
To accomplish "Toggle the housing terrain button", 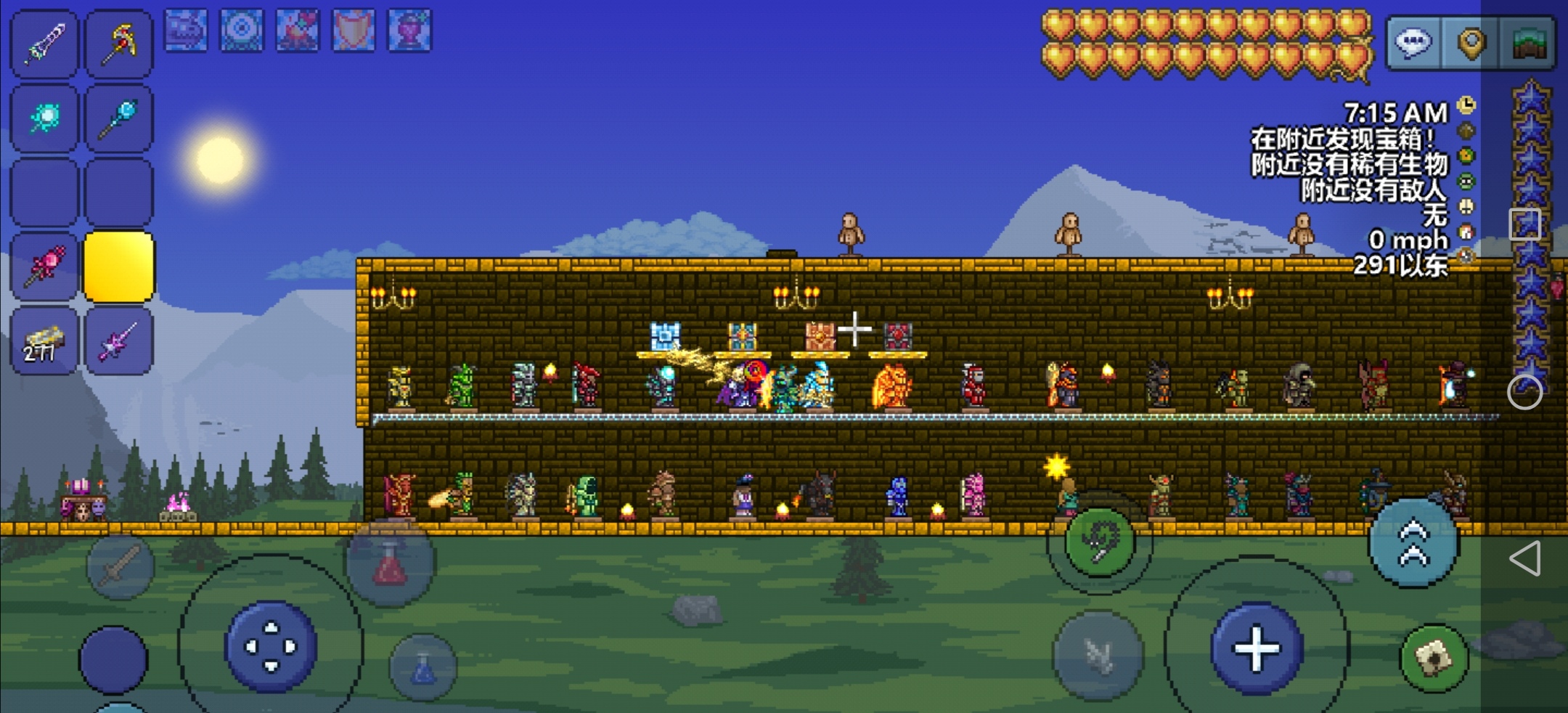I will click(x=1528, y=43).
